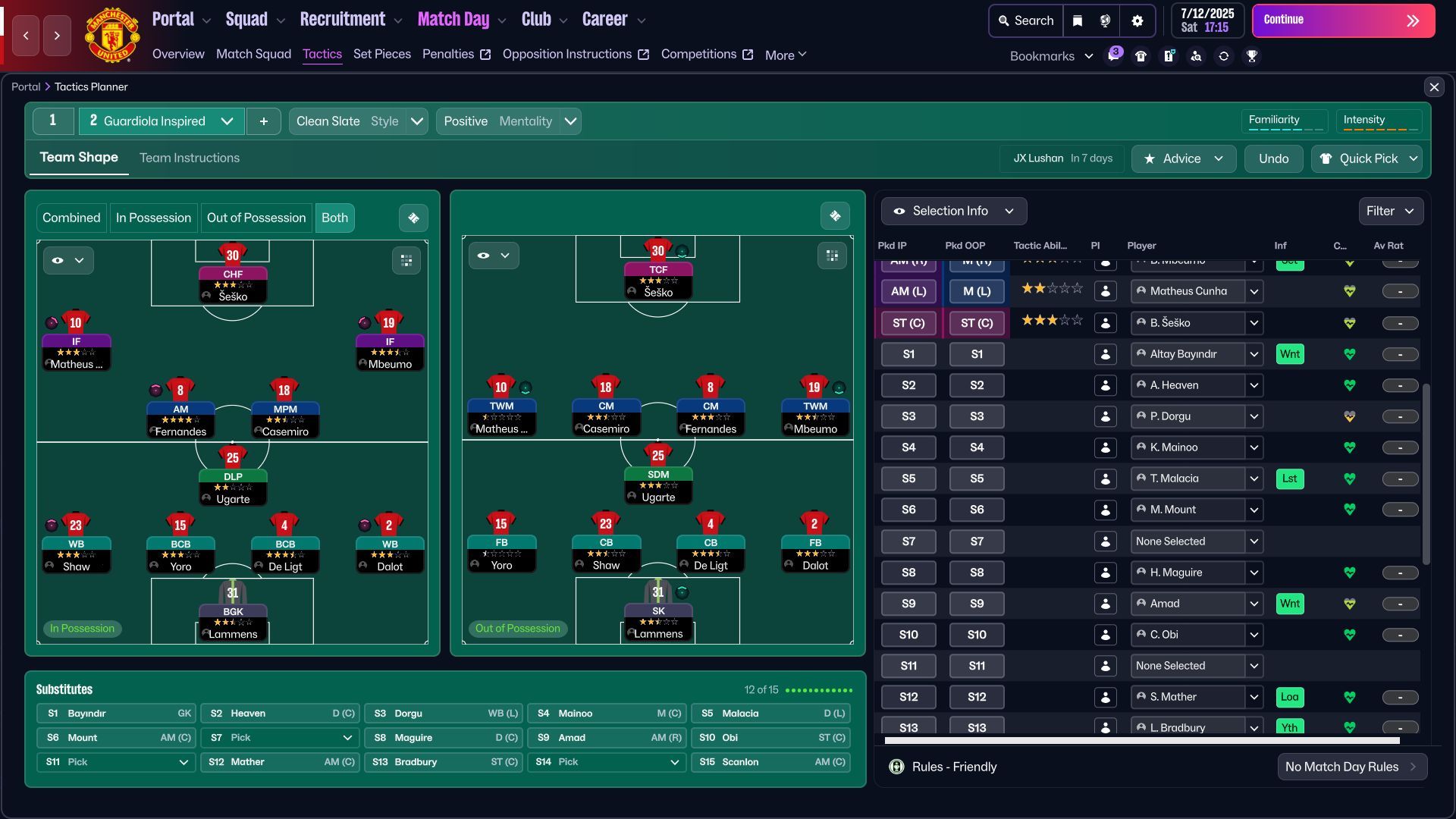Open the player search scouting icon
This screenshot has height=819, width=1456.
pyautogui.click(x=1197, y=55)
